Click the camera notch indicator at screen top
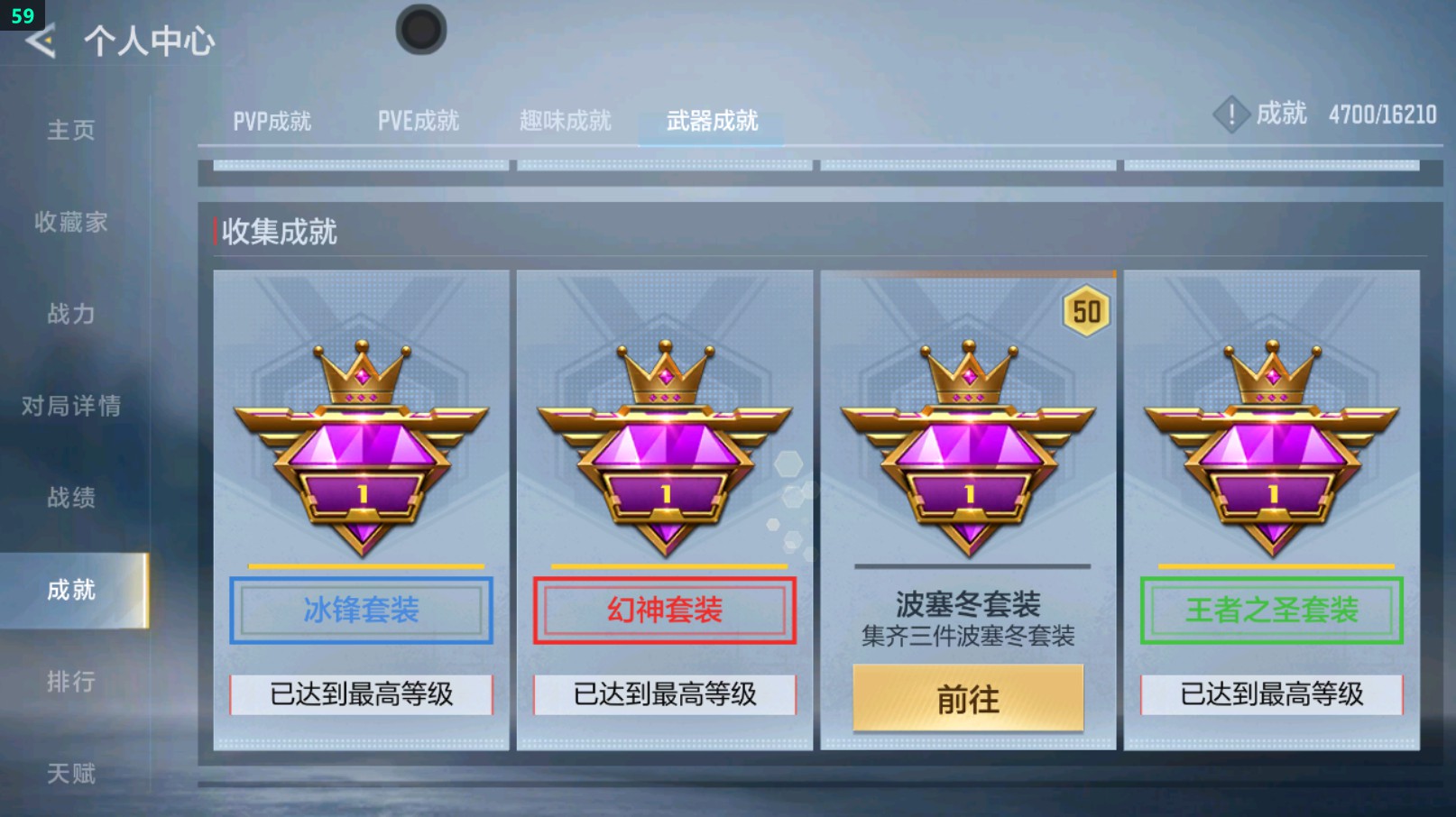The width and height of the screenshot is (1456, 817). coord(420,28)
